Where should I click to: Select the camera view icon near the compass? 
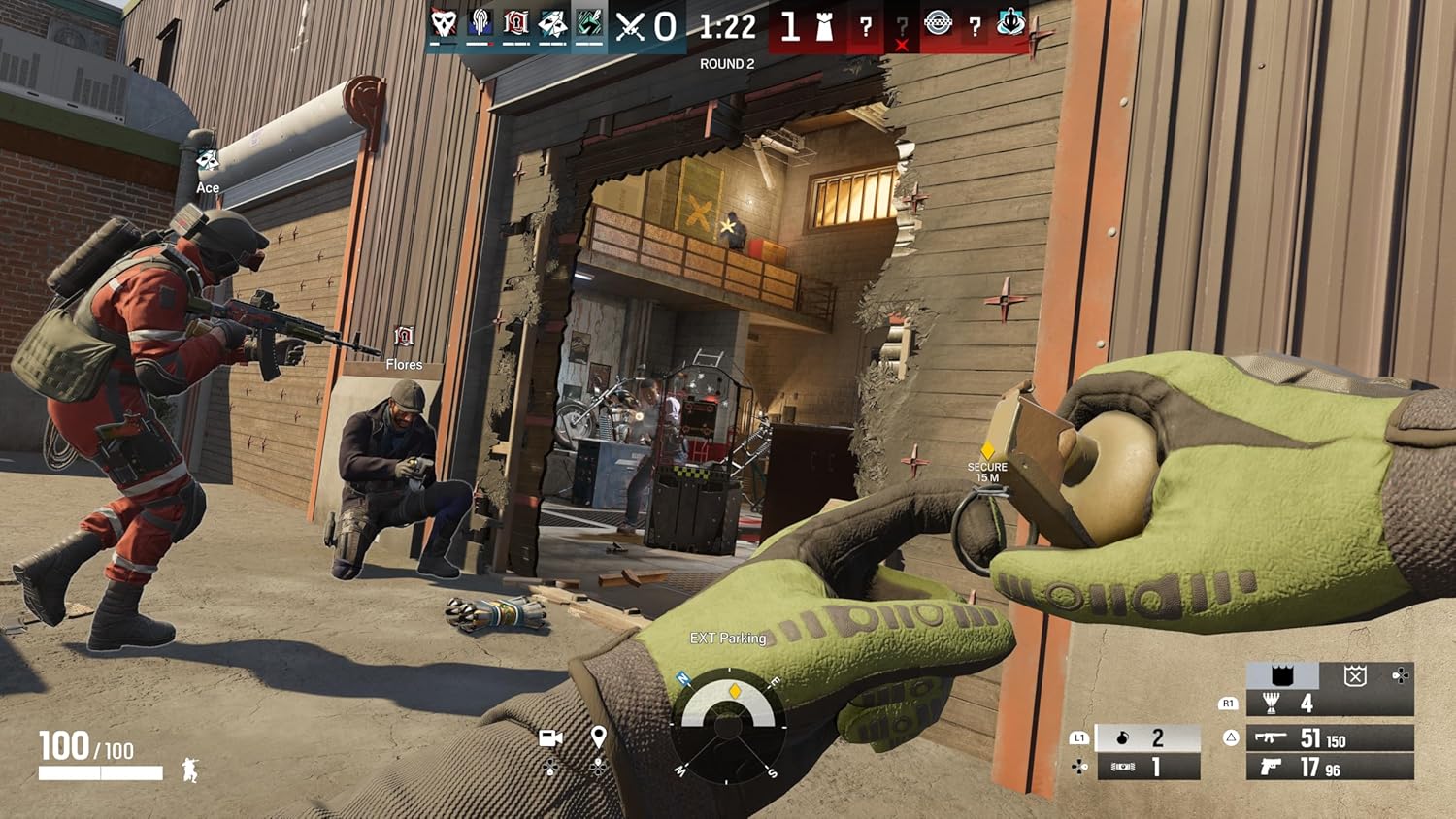point(552,737)
